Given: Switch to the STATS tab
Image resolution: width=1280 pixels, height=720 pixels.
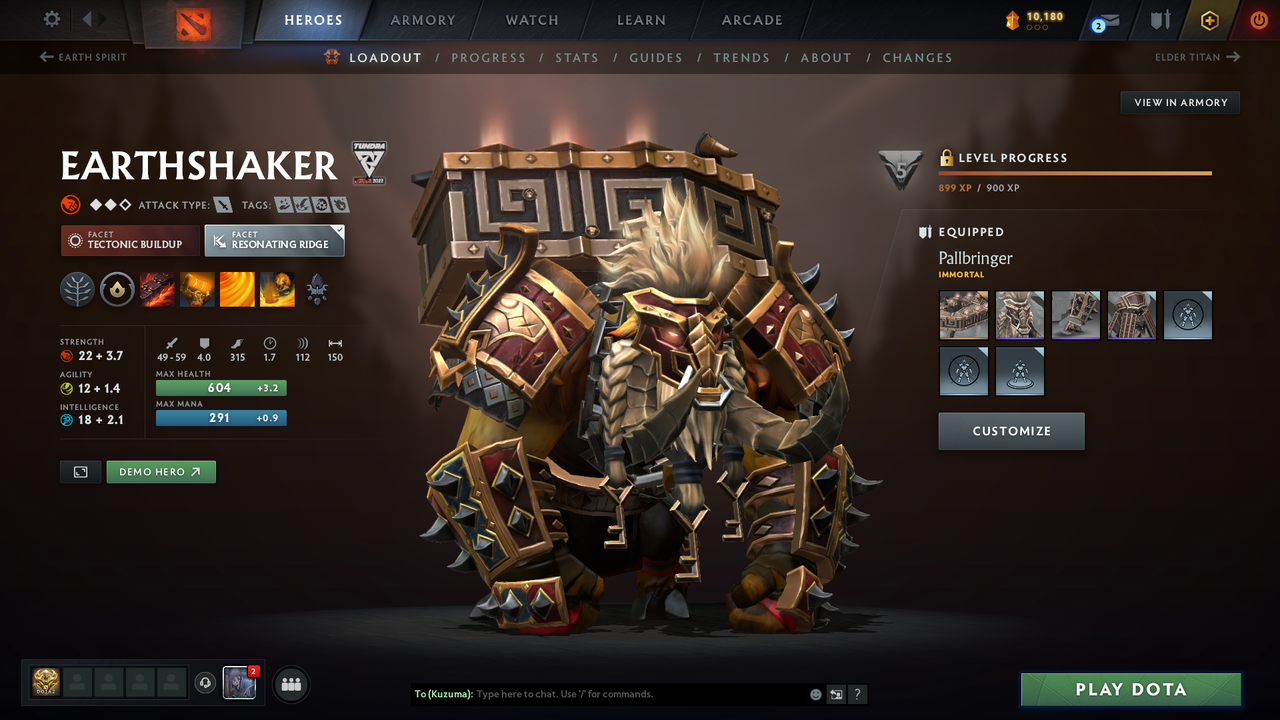Looking at the screenshot, I should pos(577,57).
